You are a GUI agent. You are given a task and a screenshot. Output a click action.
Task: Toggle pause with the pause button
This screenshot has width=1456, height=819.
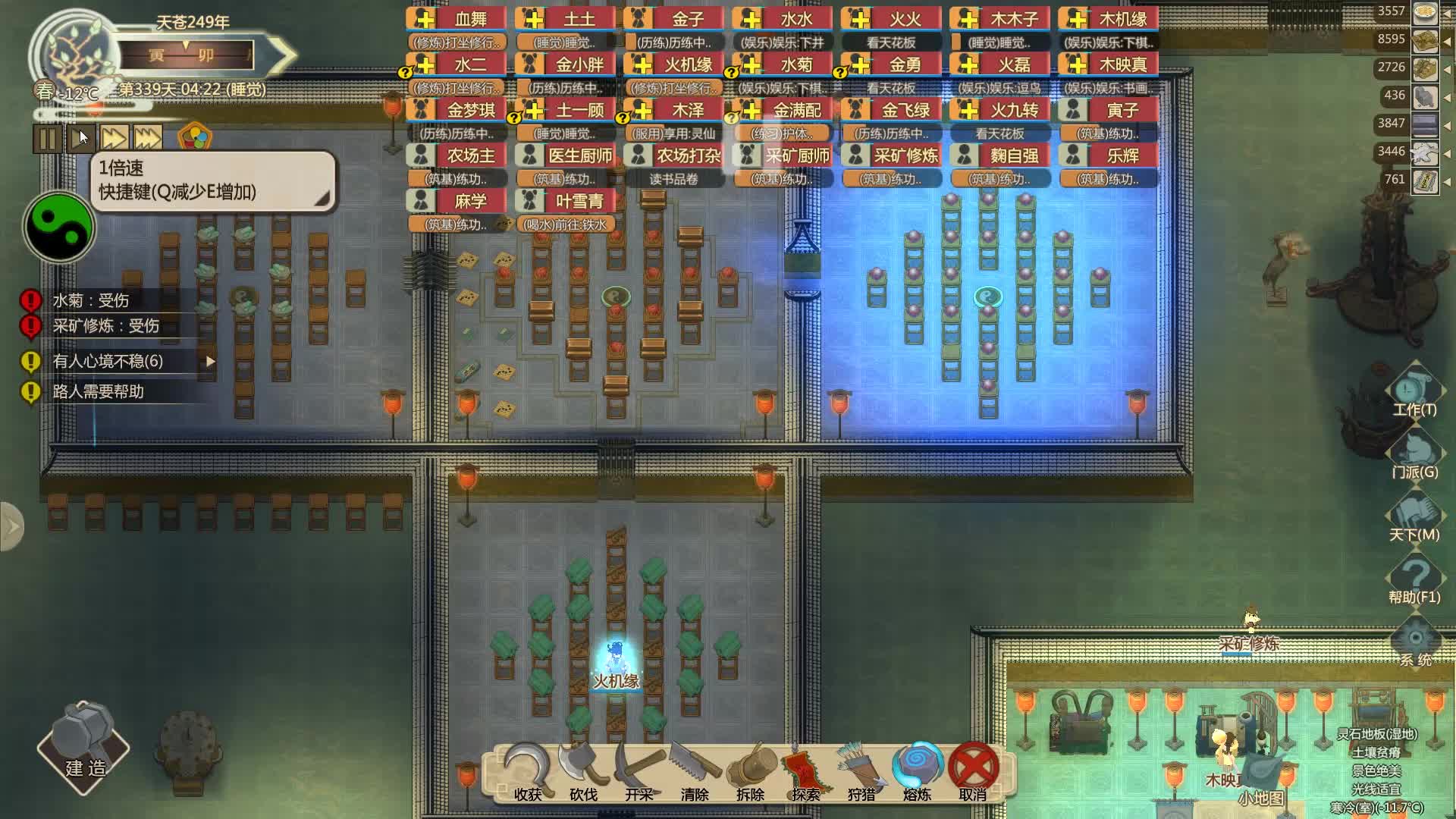click(45, 137)
